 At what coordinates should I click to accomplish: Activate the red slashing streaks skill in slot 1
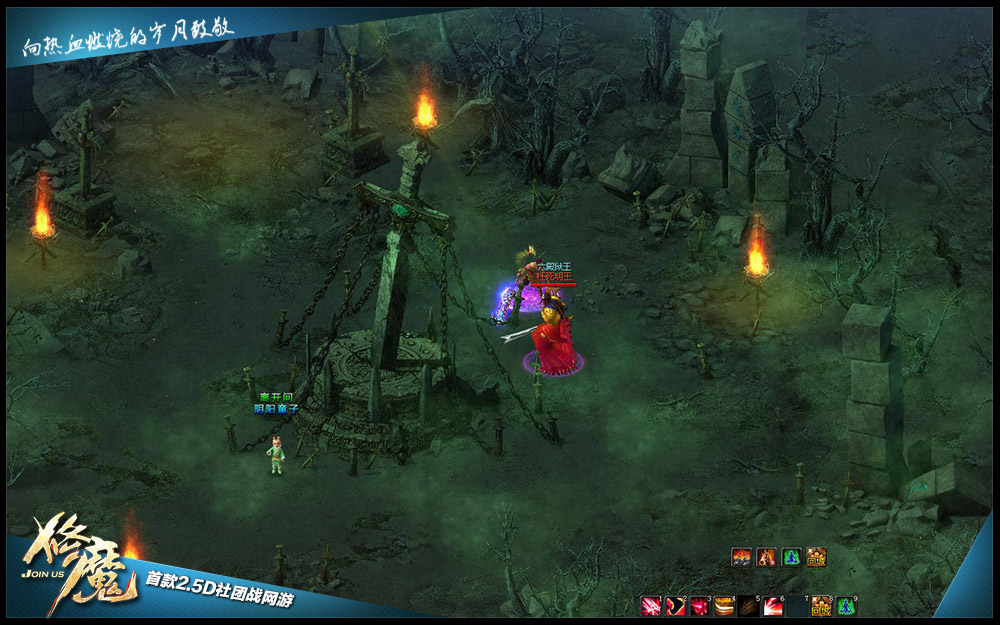(x=651, y=606)
